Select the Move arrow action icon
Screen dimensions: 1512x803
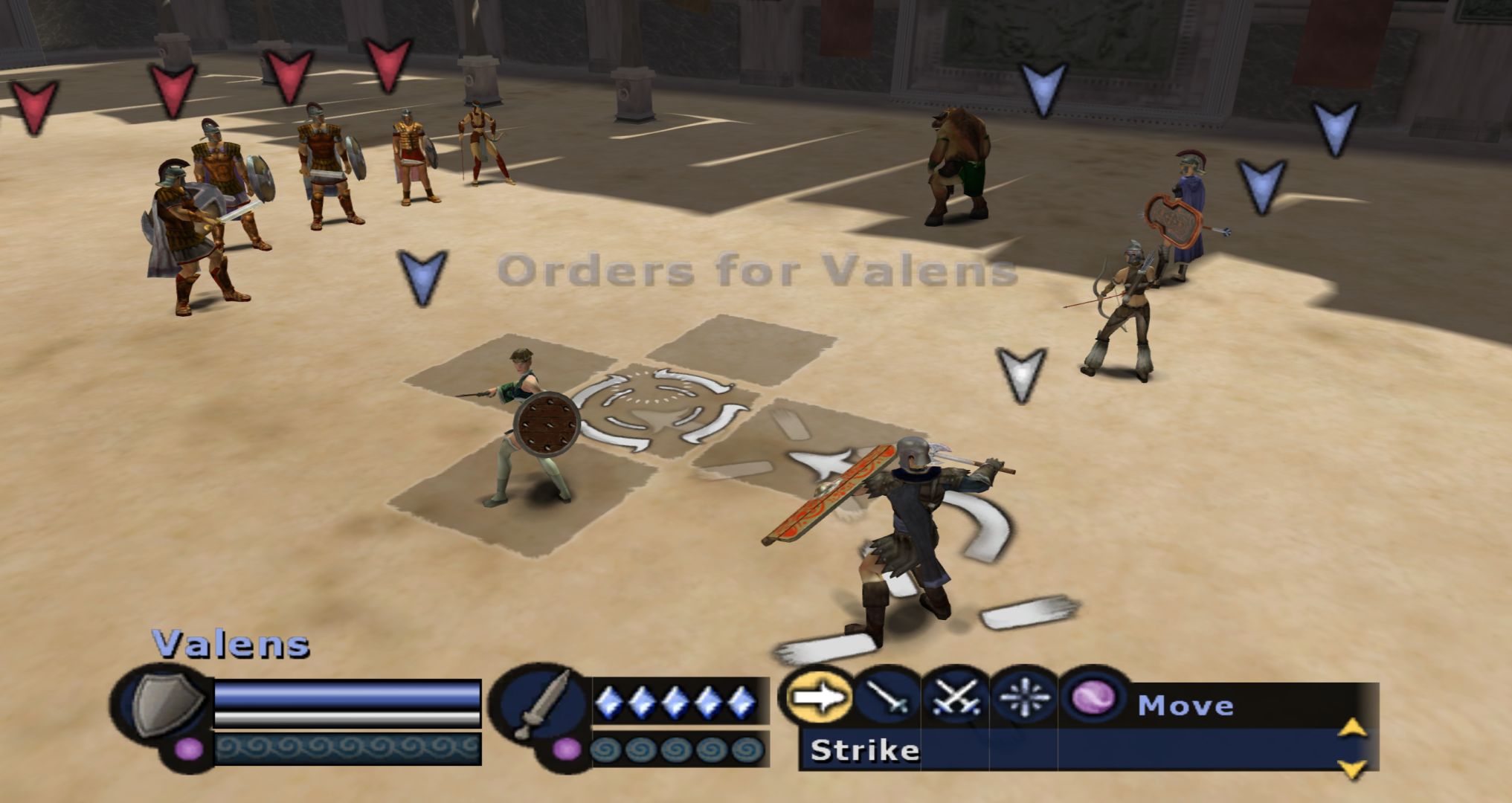coord(818,697)
